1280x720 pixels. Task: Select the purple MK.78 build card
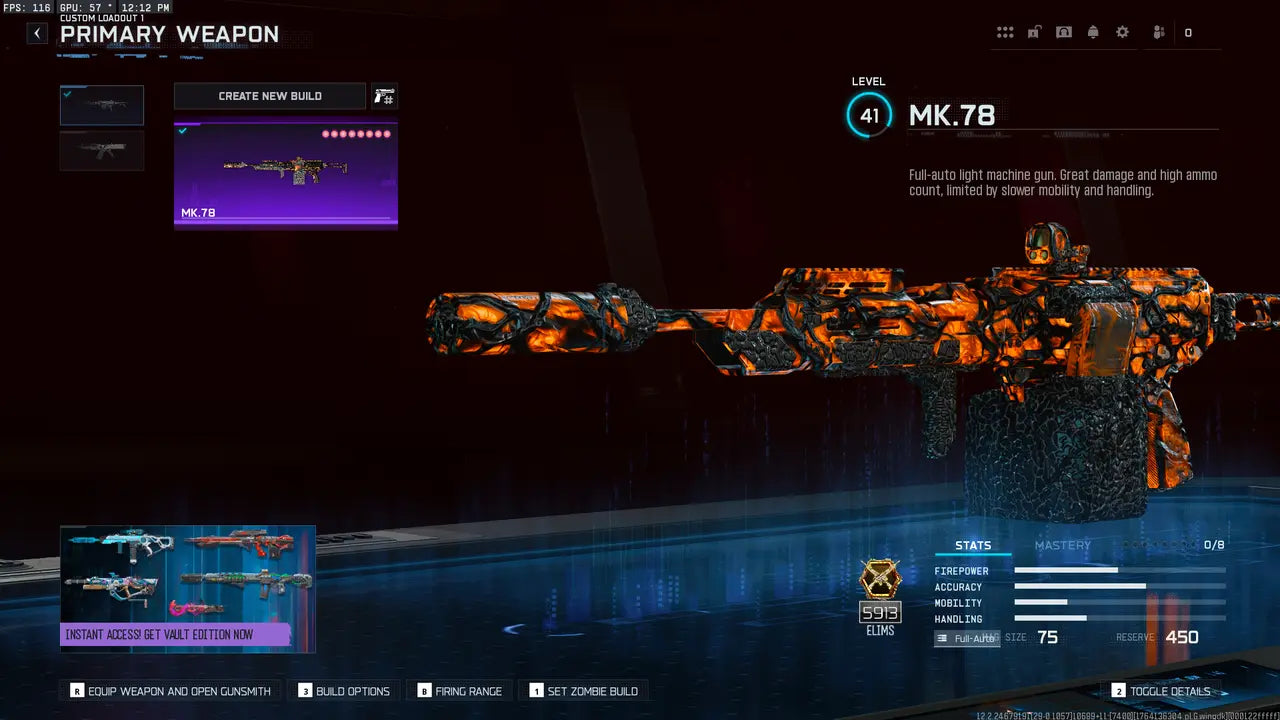[286, 176]
